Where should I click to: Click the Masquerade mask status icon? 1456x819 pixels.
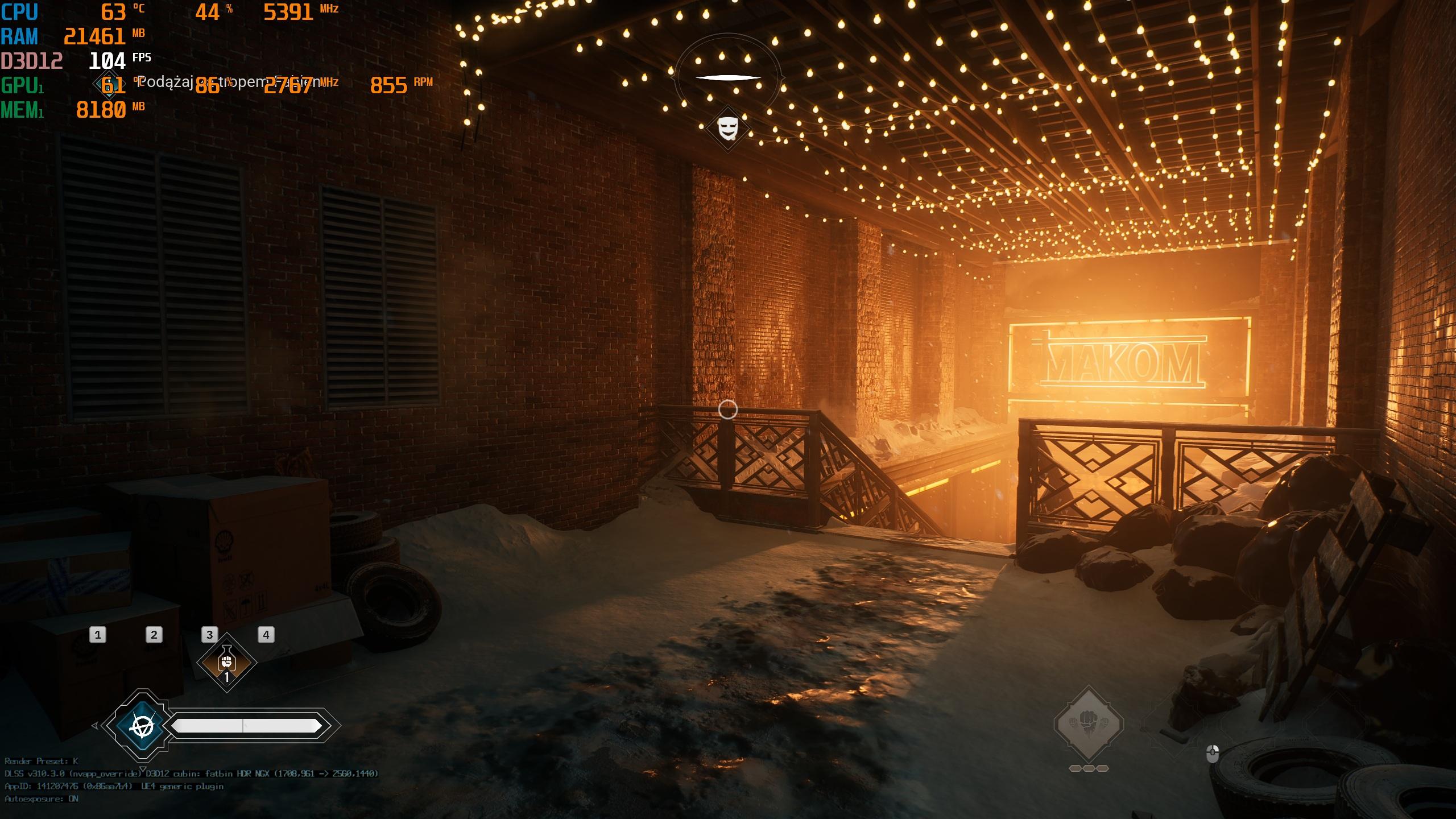click(x=727, y=129)
